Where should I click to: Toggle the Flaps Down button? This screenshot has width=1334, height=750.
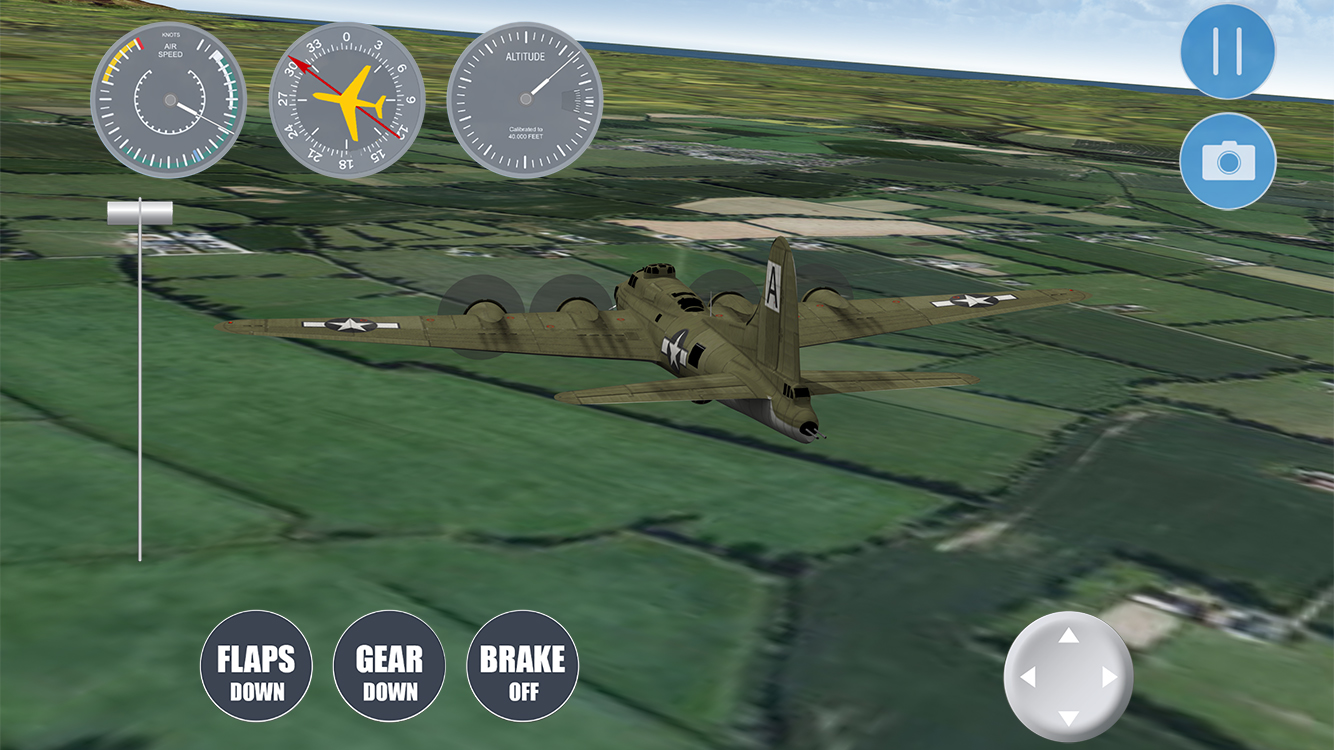click(256, 666)
